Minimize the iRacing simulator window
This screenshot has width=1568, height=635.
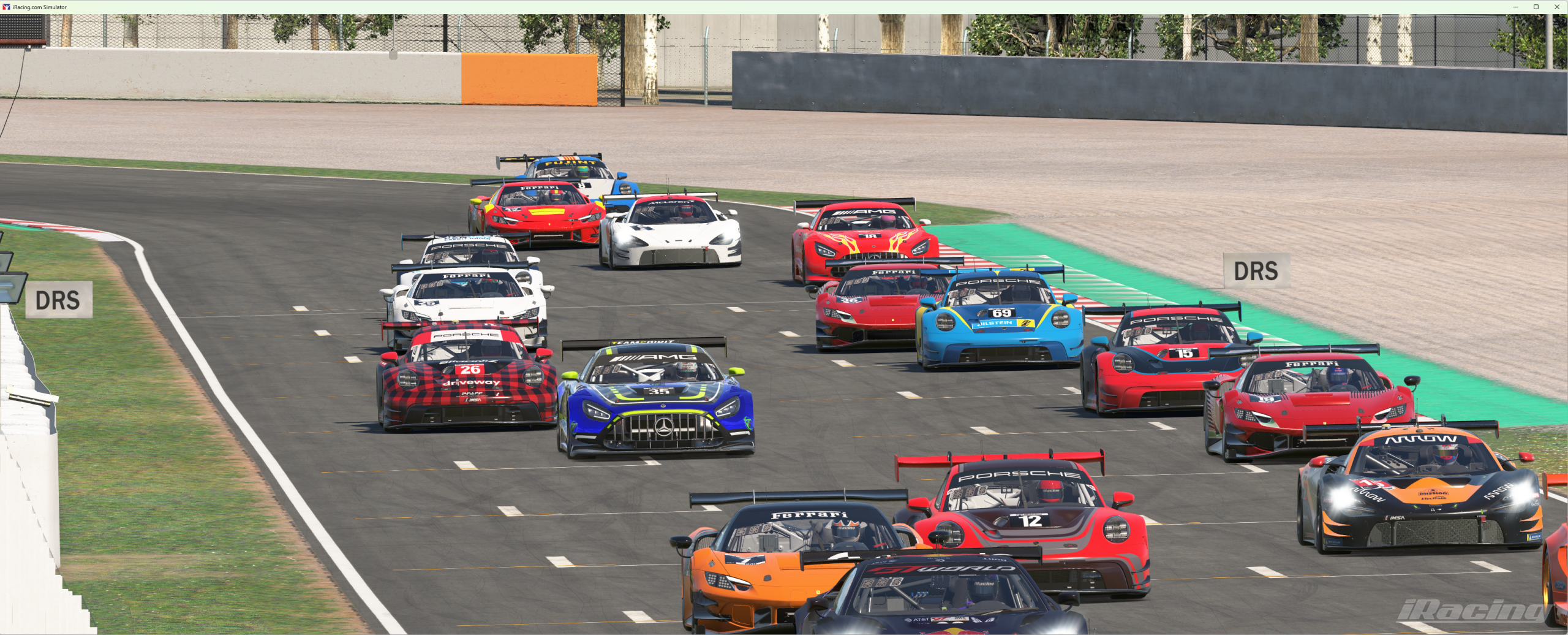coord(1515,7)
